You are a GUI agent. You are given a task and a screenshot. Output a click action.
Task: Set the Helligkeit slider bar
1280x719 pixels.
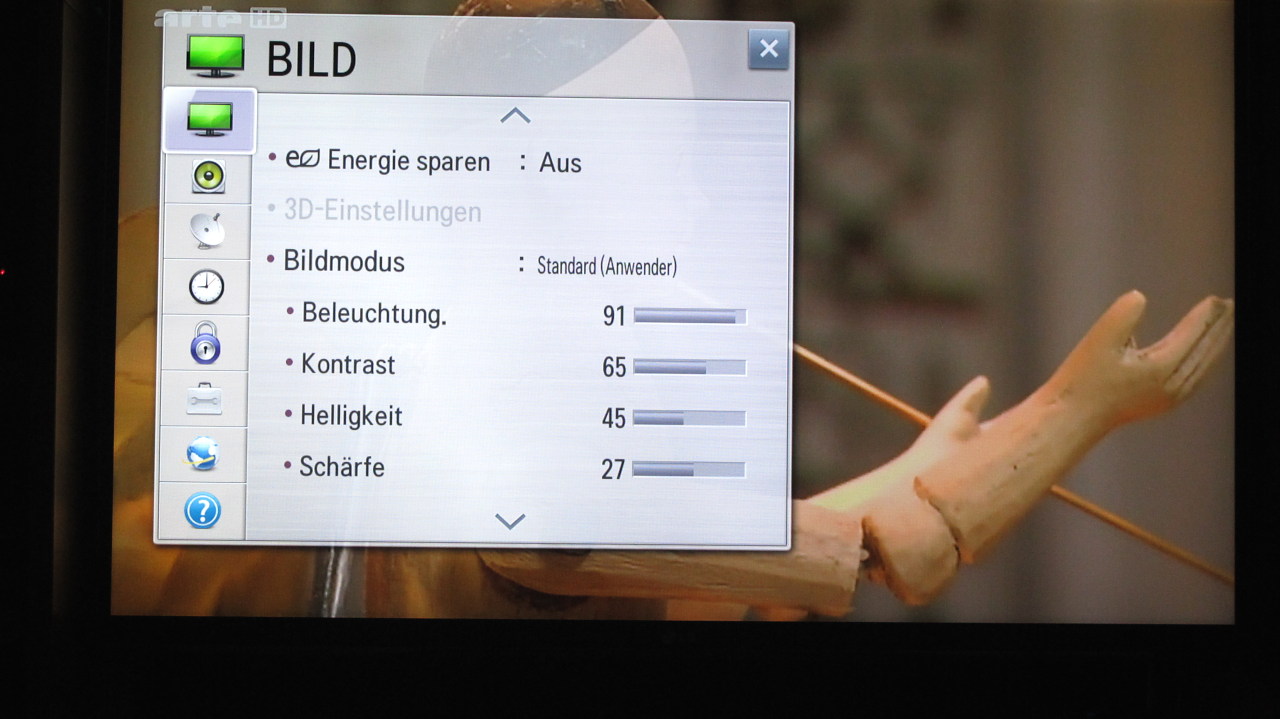(x=689, y=418)
